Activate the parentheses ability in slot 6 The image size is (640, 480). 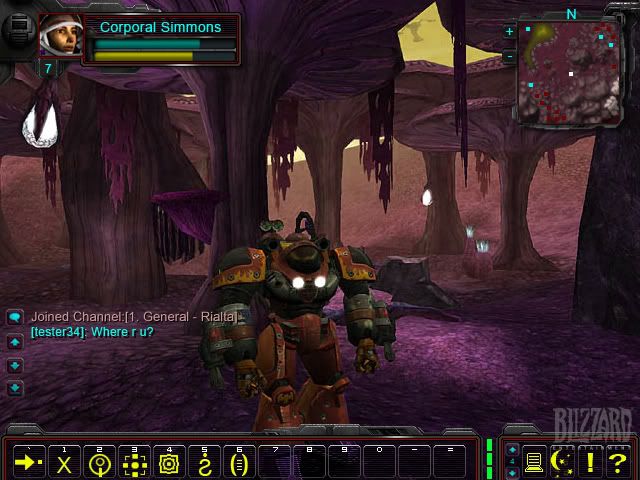point(238,463)
